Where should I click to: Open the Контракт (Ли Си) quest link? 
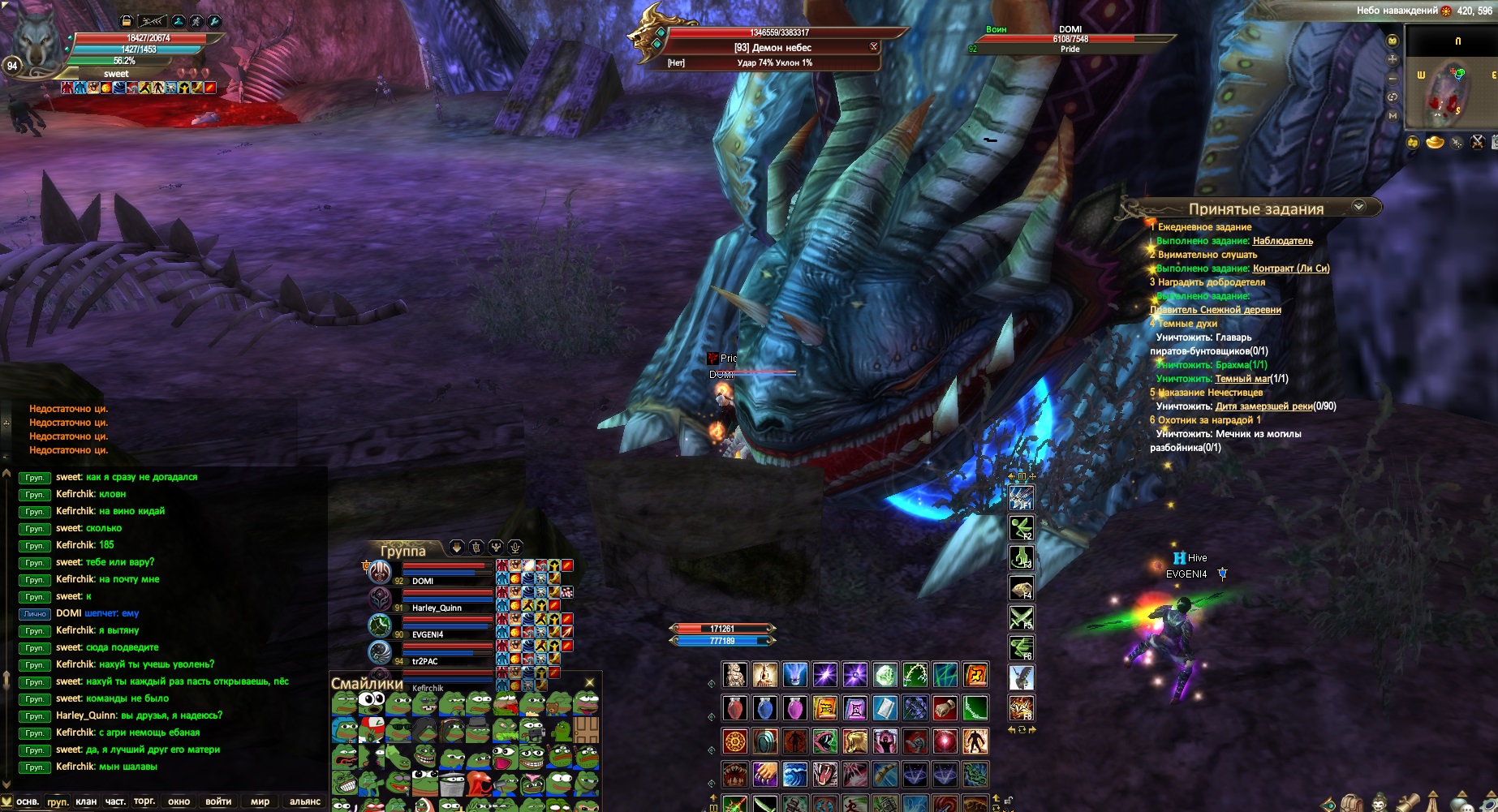(x=1291, y=269)
